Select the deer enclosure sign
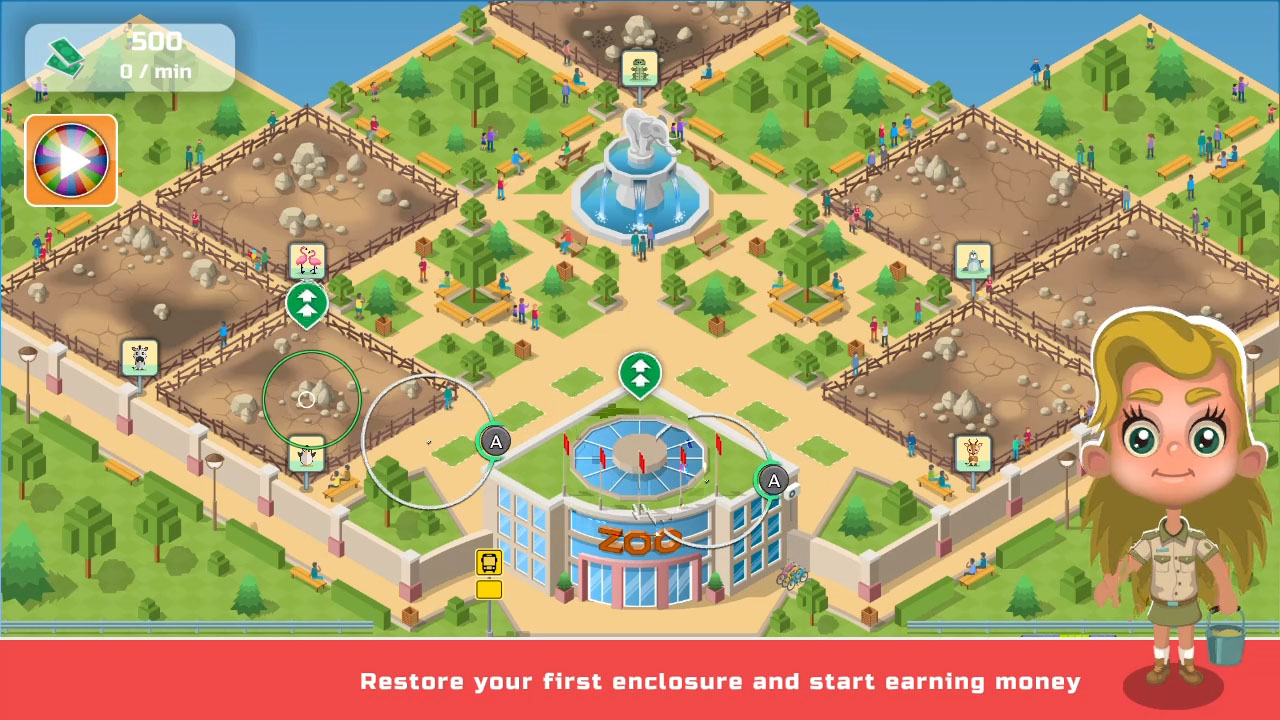 pyautogui.click(x=973, y=452)
